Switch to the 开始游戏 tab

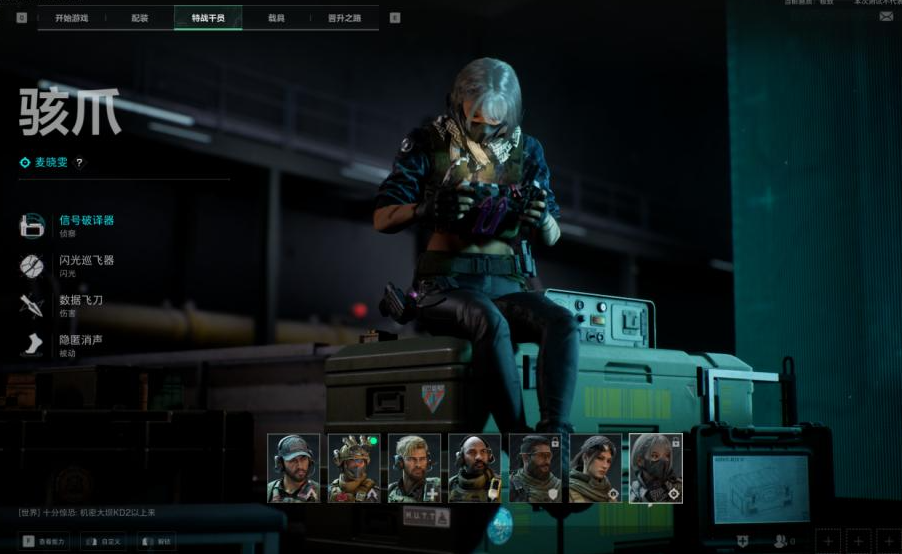point(70,17)
